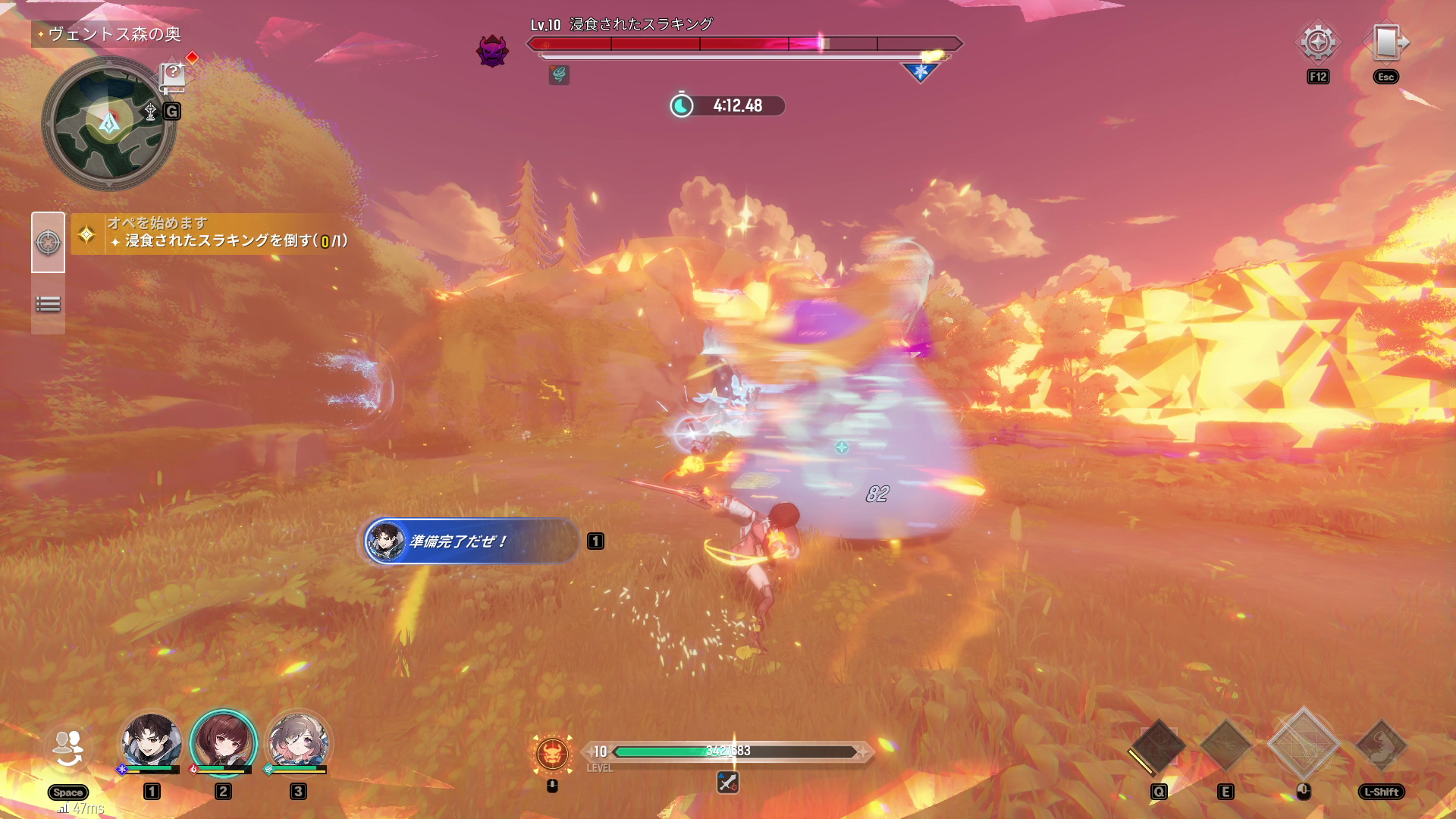Click the exit door icon
The width and height of the screenshot is (1456, 819).
click(x=1385, y=42)
